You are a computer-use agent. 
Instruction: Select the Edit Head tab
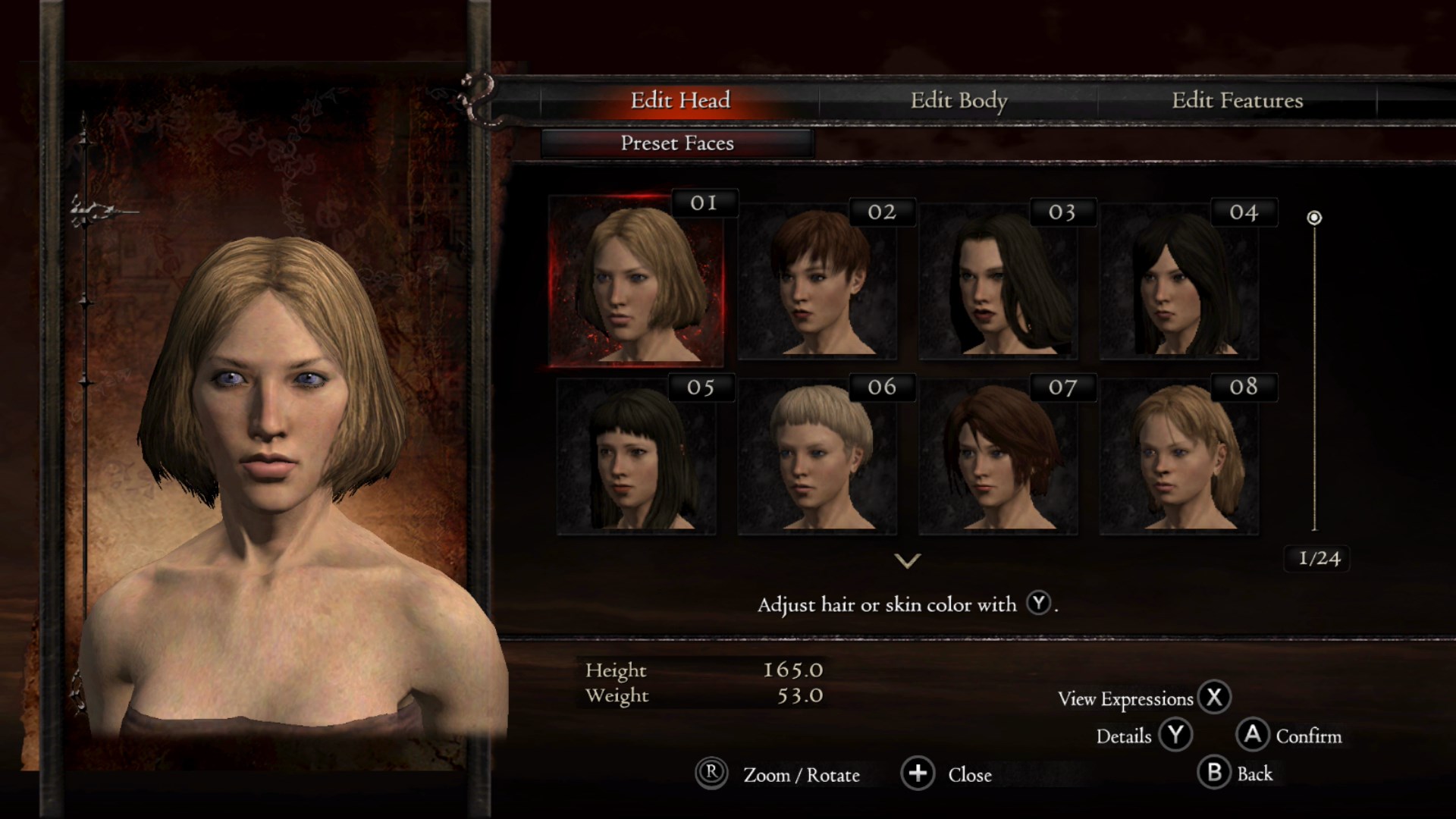click(680, 100)
